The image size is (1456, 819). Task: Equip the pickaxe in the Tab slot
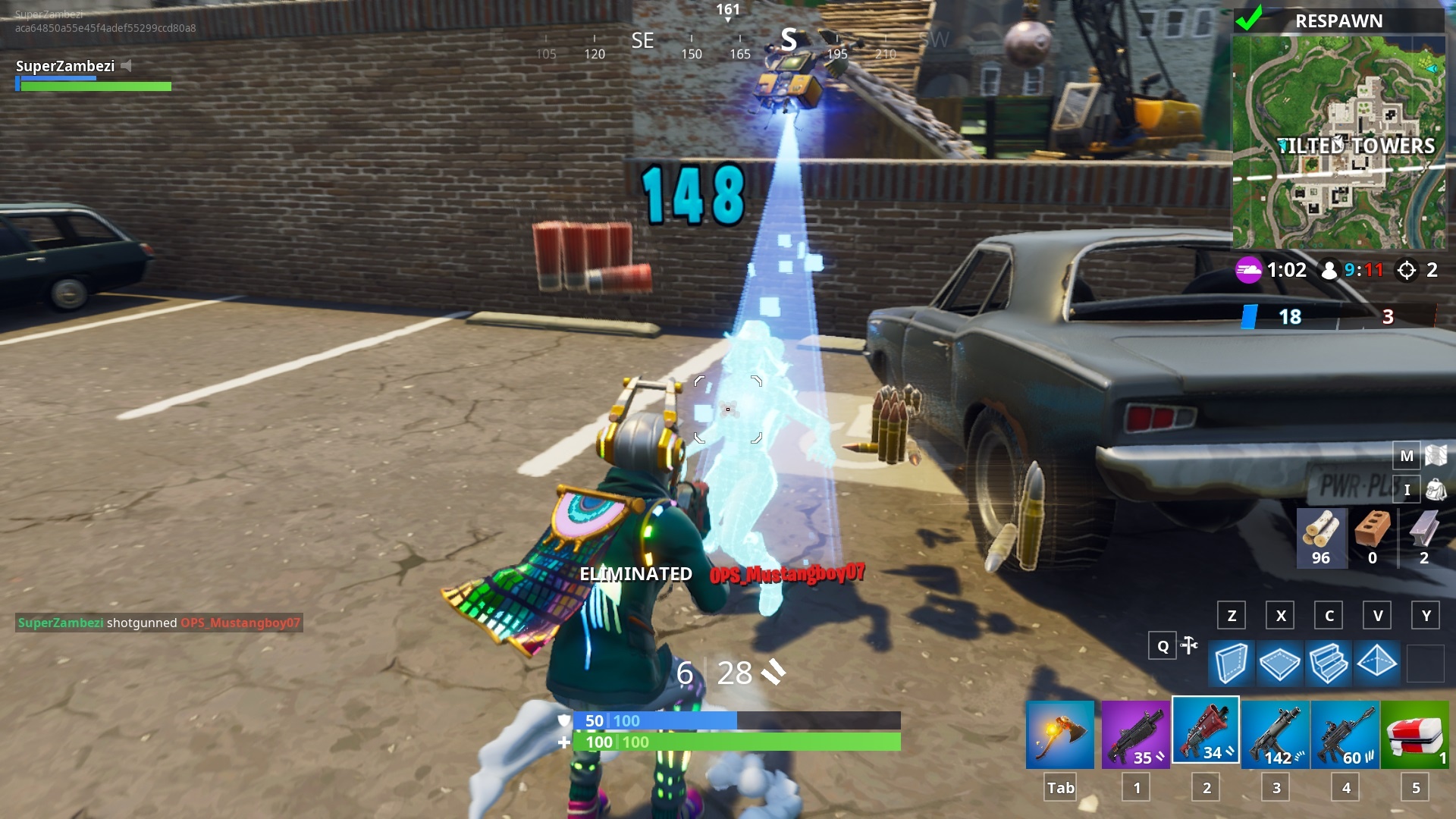[x=1059, y=732]
